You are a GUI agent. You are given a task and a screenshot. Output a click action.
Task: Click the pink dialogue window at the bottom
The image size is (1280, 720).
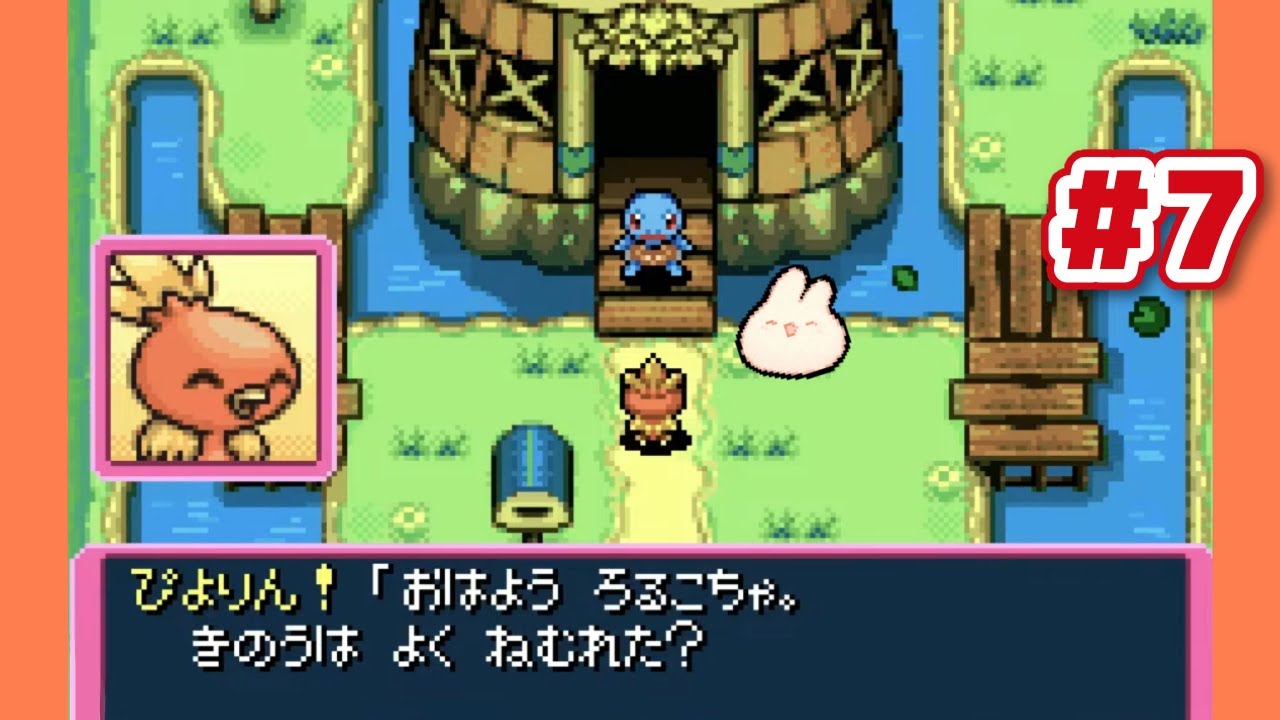[x=640, y=630]
